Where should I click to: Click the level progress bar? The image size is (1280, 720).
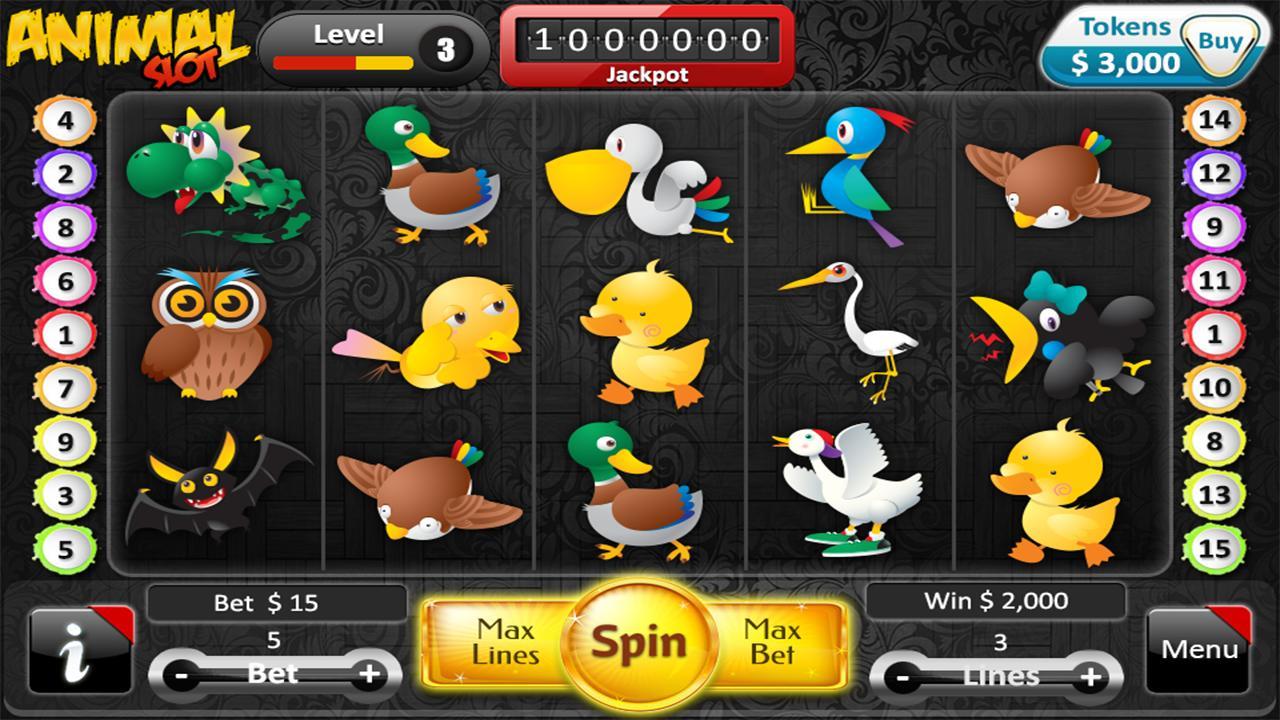[x=344, y=60]
